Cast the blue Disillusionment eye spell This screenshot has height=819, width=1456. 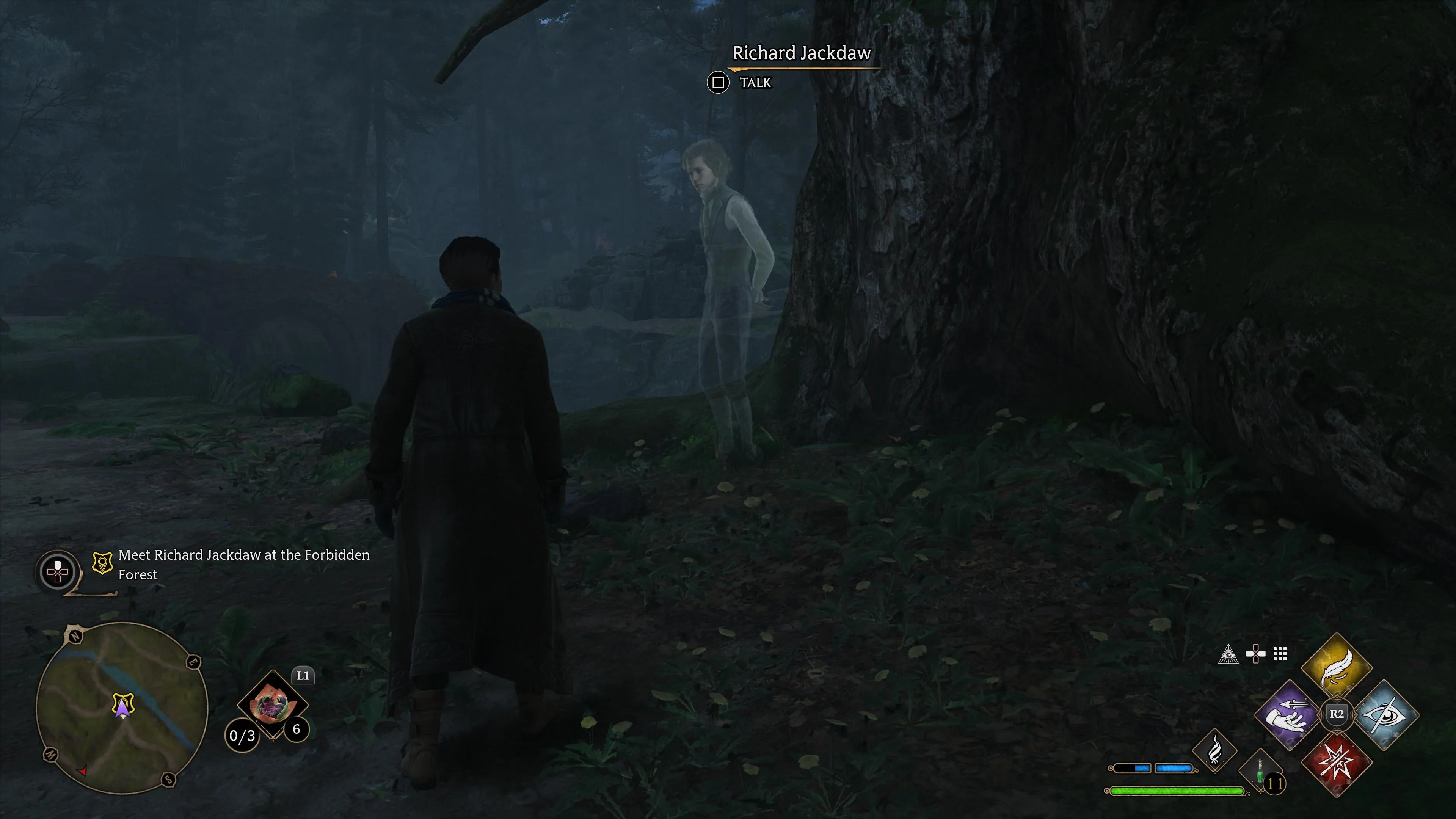(1384, 715)
